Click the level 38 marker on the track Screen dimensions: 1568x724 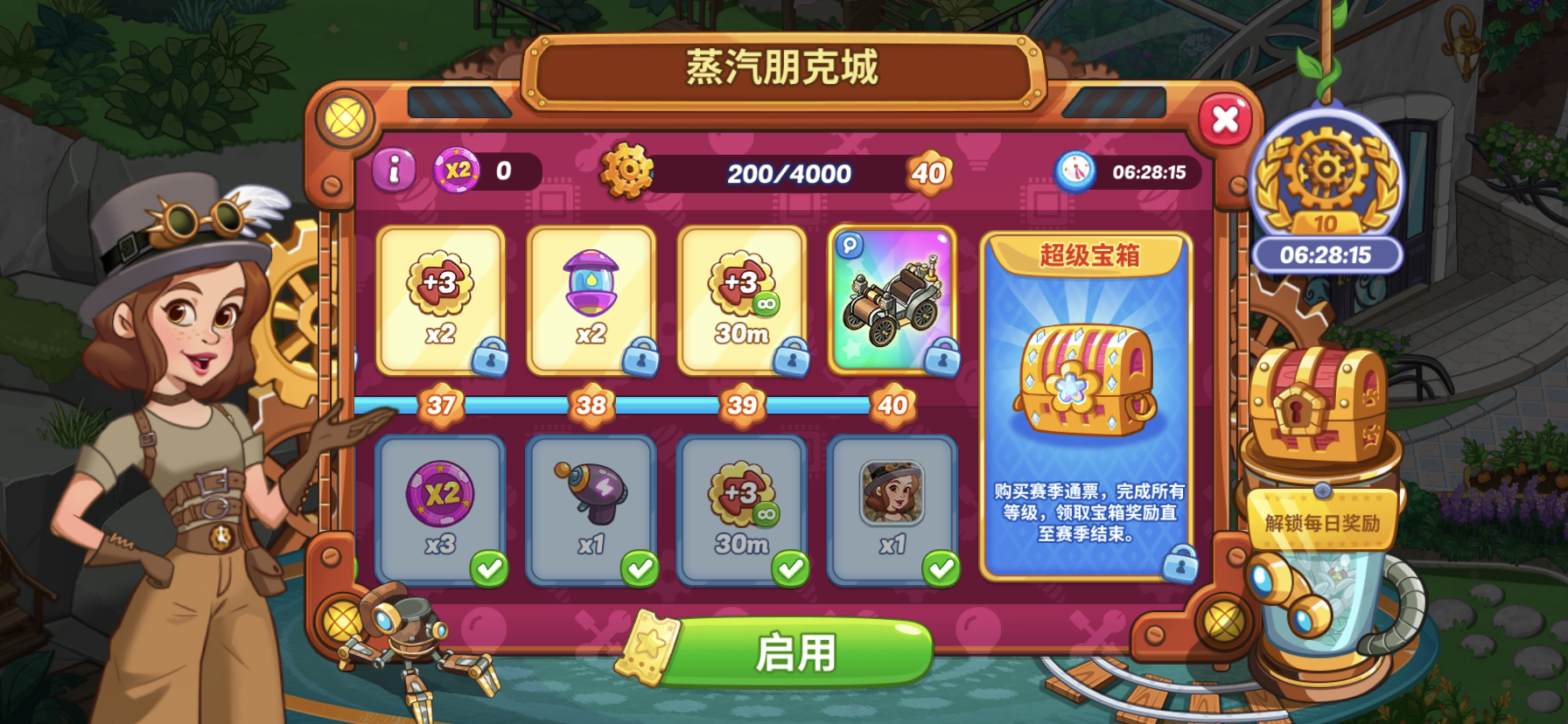[593, 405]
